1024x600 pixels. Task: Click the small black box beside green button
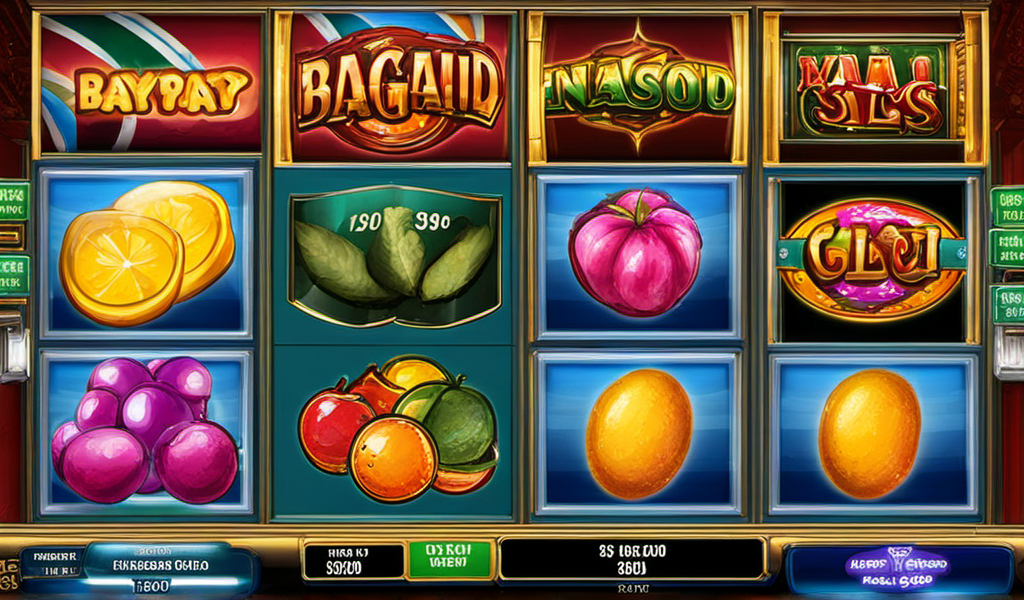pos(351,562)
